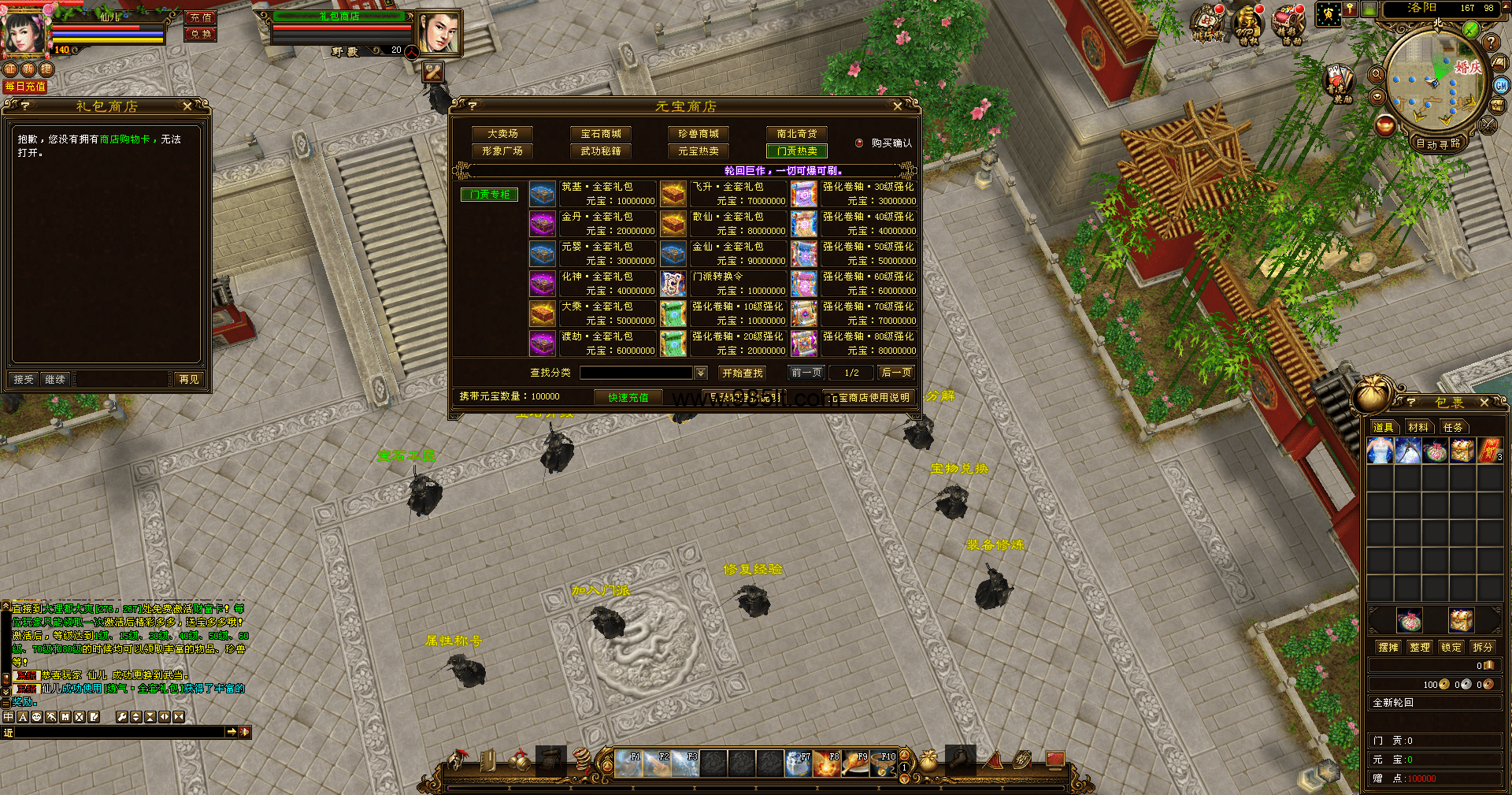
Task: Open the 查找分类 dropdown
Action: point(700,373)
